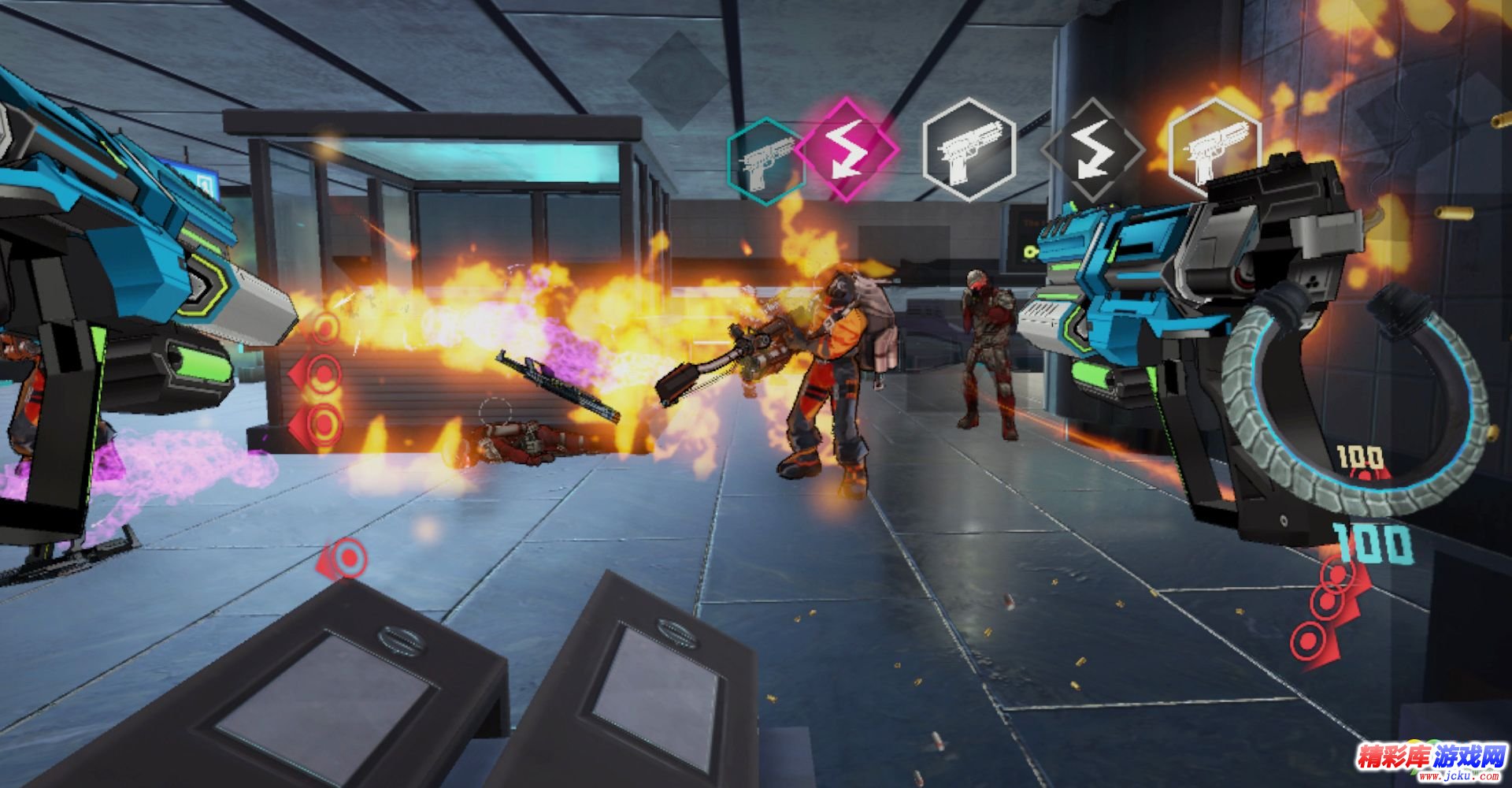Hit the pink lightning diamond icon
The width and height of the screenshot is (1512, 788).
pyautogui.click(x=847, y=150)
